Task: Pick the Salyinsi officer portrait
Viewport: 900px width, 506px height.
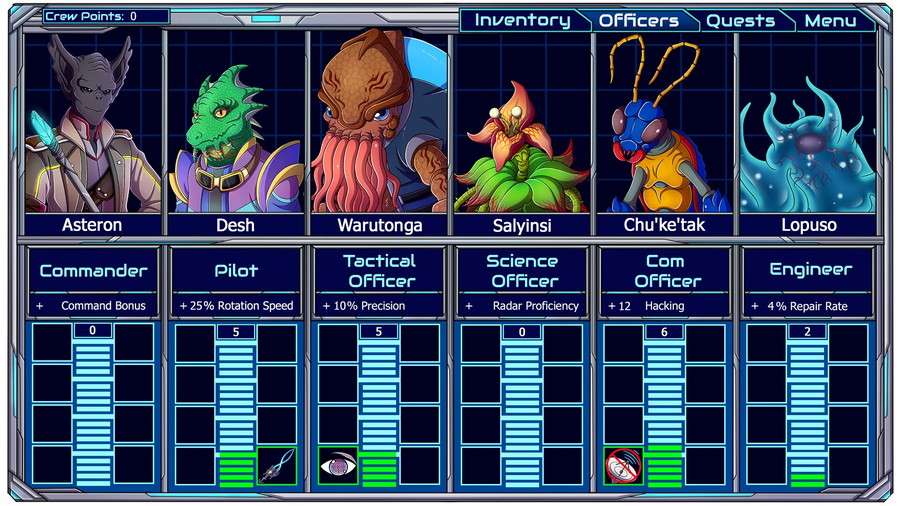Action: tap(522, 124)
